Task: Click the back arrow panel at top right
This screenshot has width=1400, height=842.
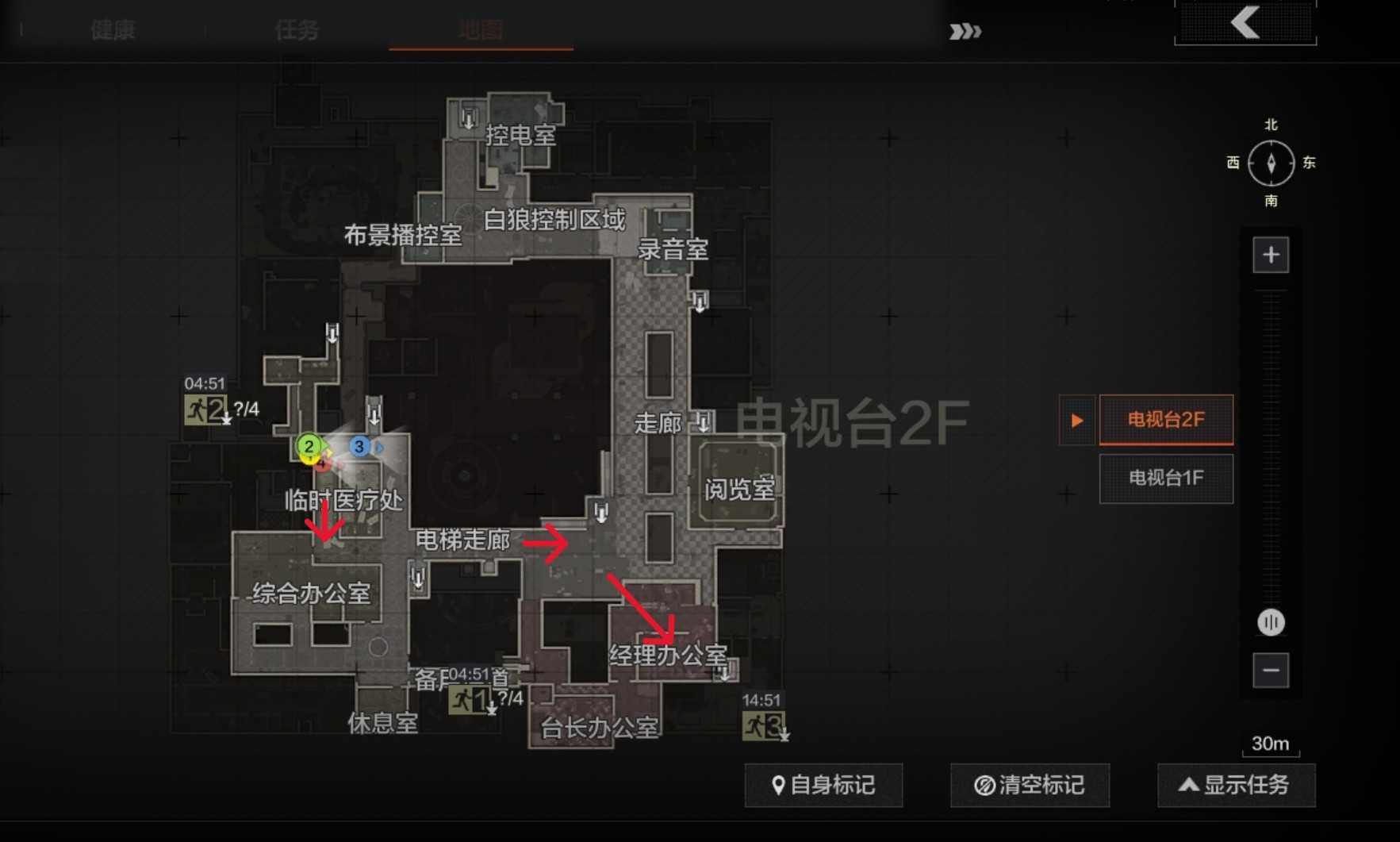Action: tap(1245, 24)
